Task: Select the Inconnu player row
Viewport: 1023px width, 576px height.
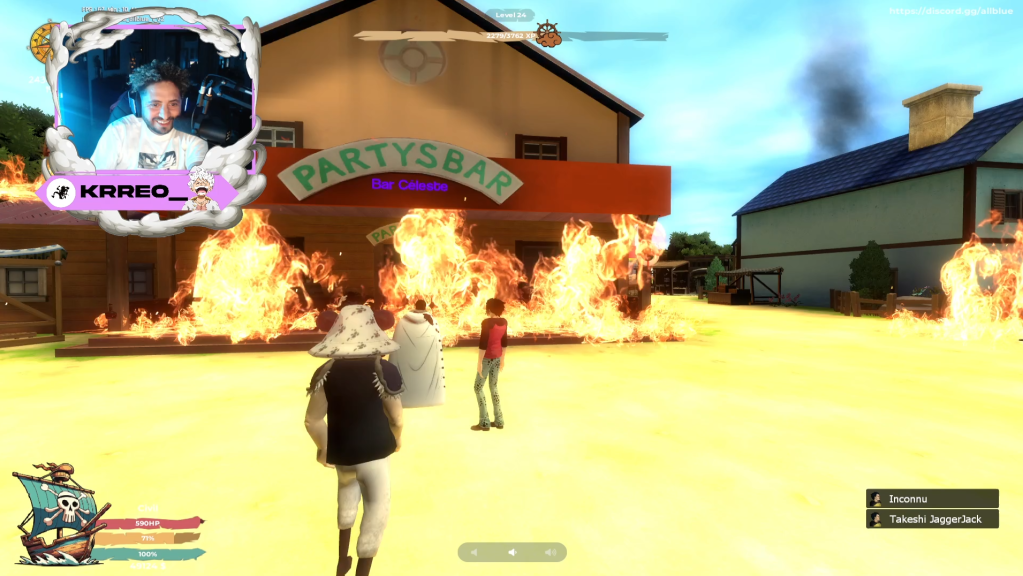Action: point(932,498)
